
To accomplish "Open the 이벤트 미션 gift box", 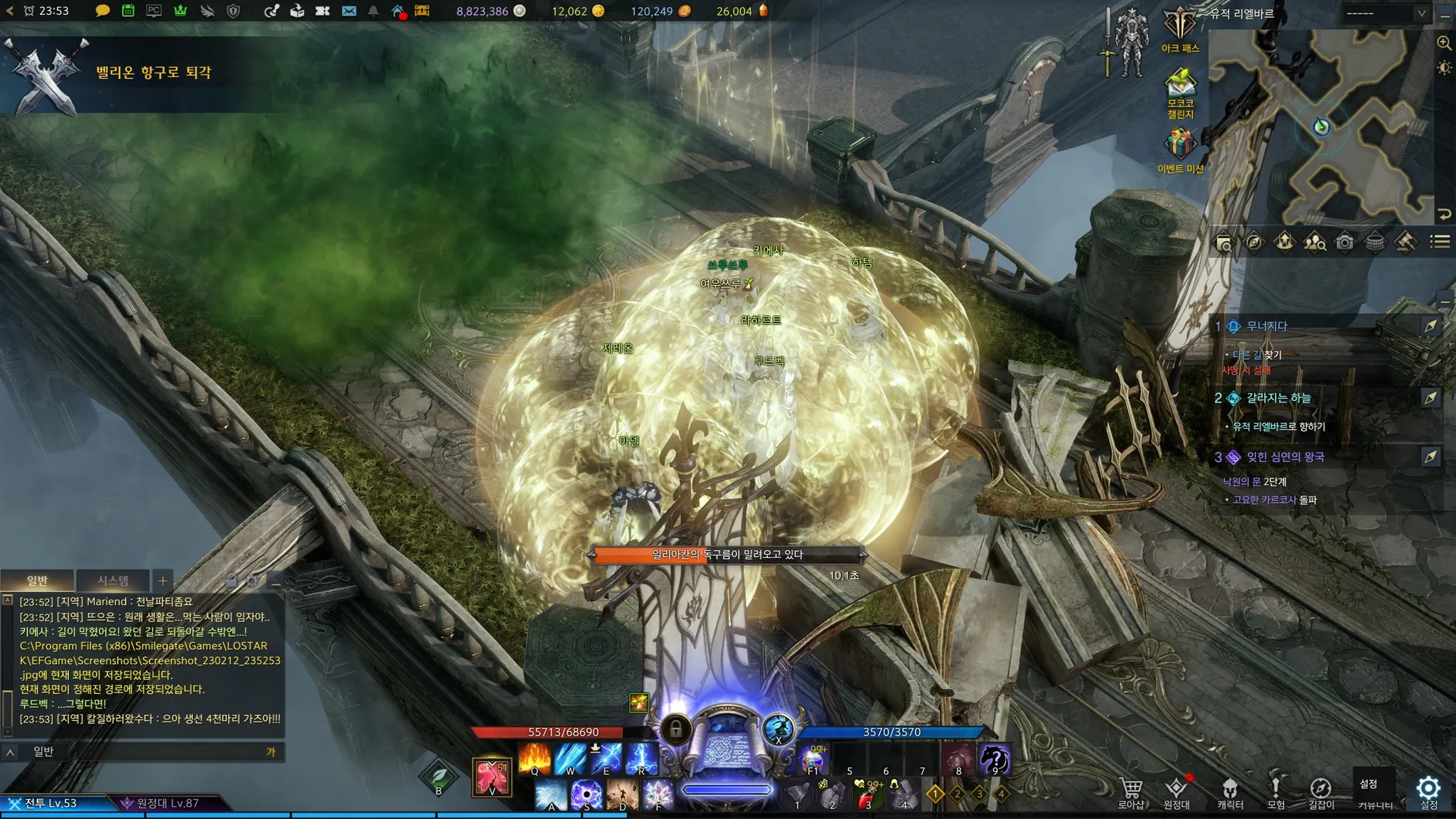I will (1180, 149).
